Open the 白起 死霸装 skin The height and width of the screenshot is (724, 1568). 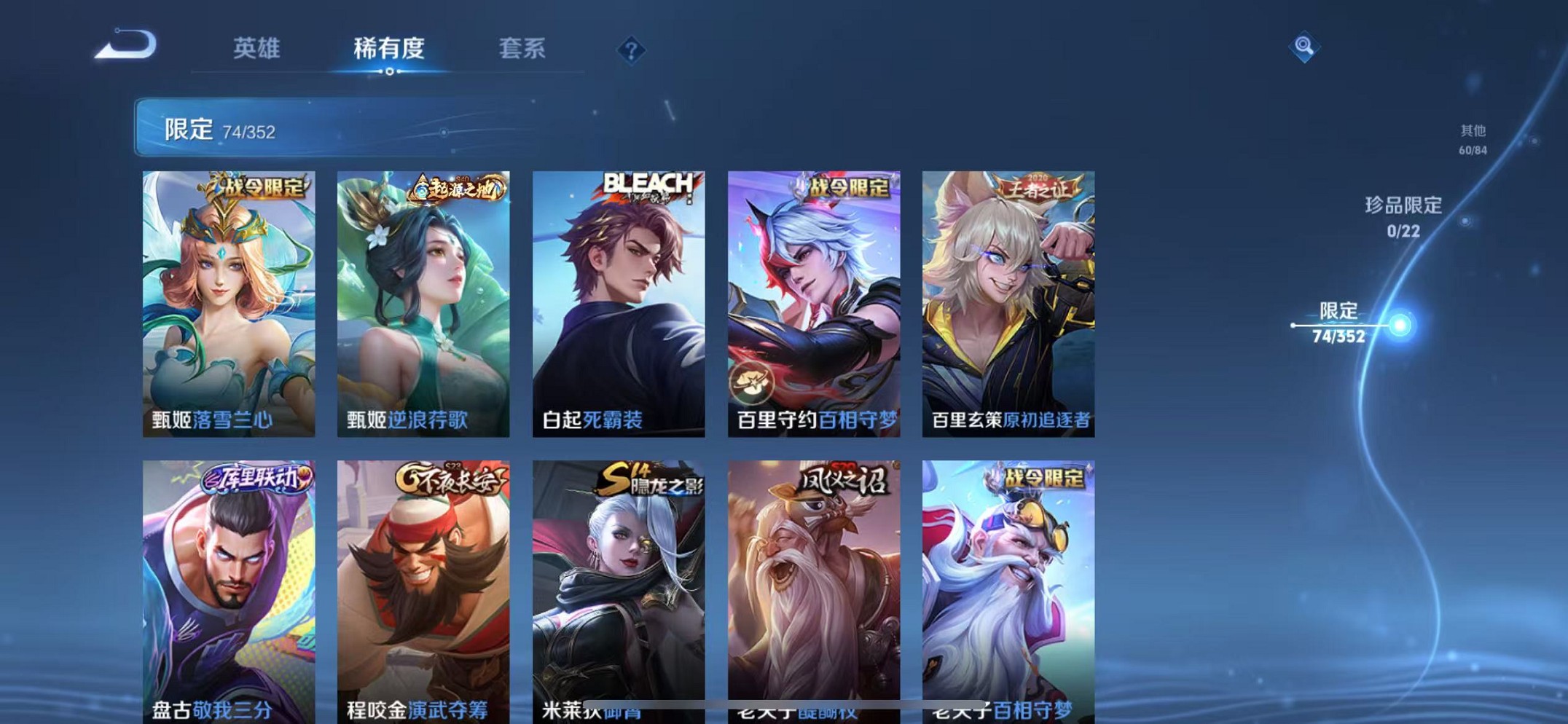point(618,302)
